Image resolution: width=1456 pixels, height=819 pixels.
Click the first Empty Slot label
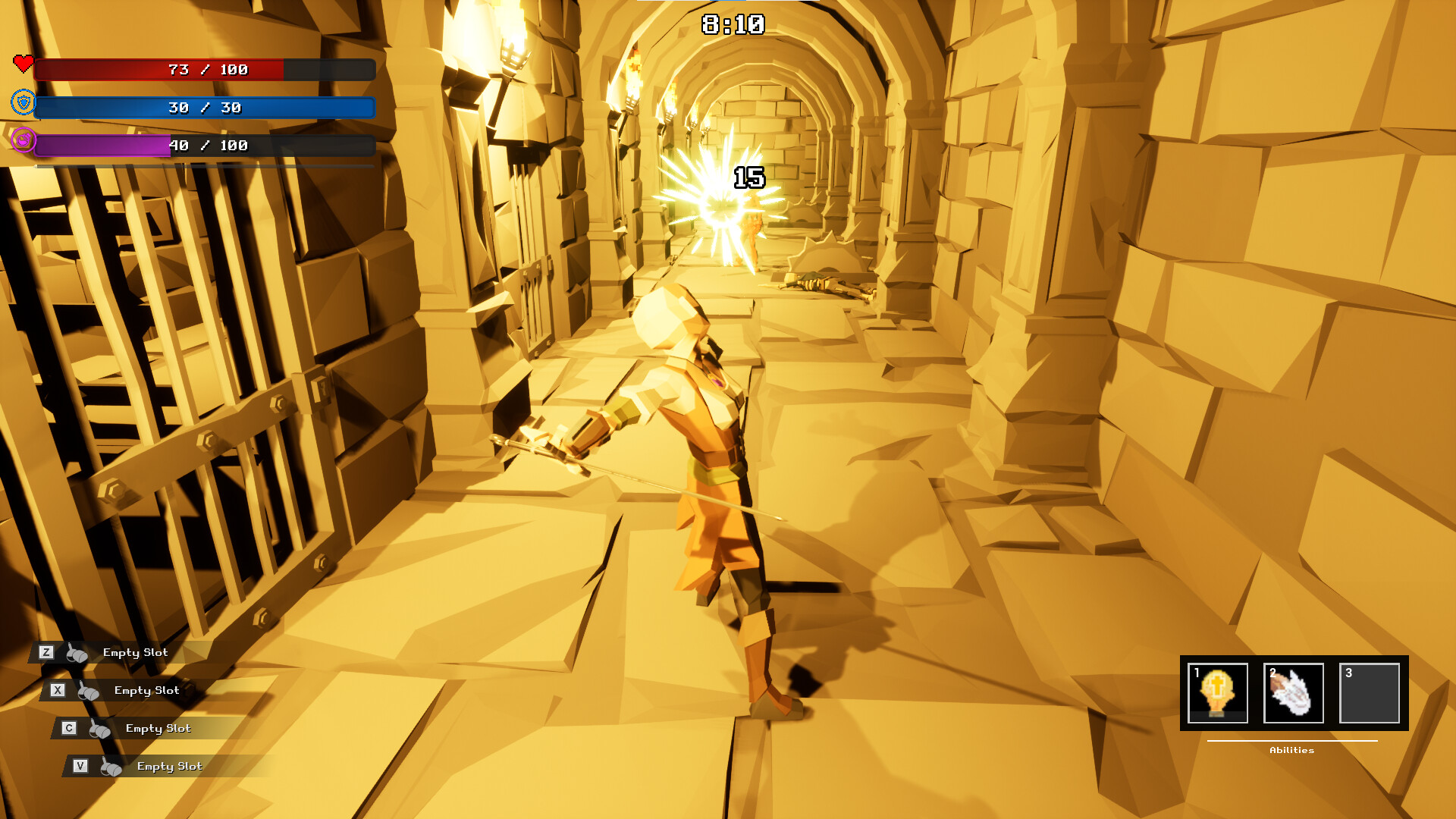pos(135,652)
